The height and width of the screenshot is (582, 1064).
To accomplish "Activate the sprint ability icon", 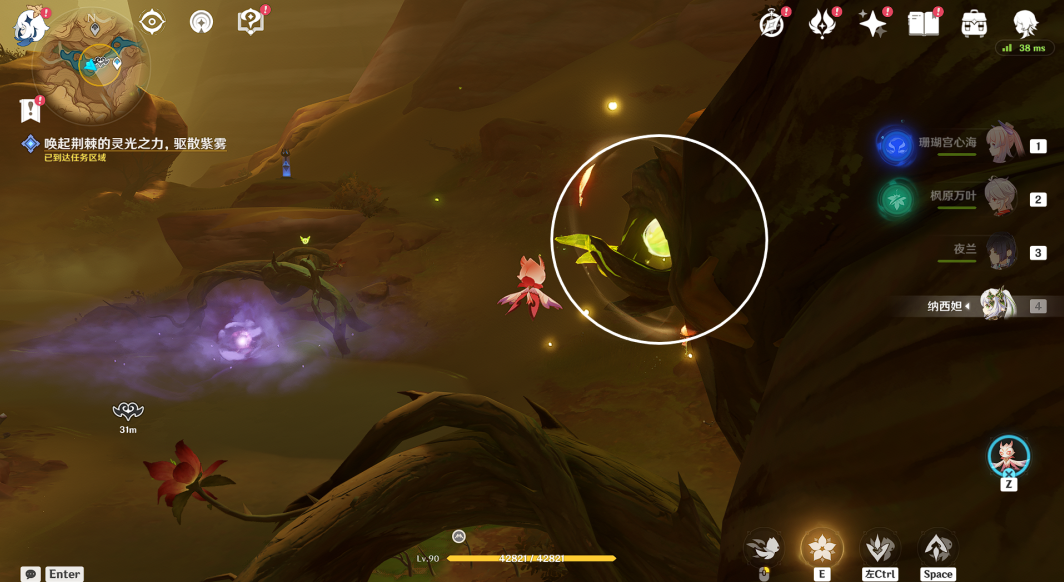I will click(879, 547).
